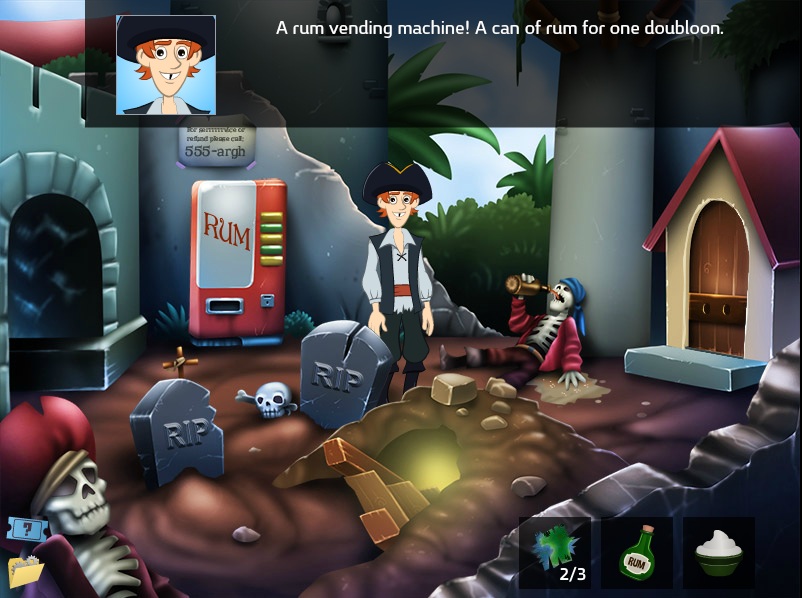Screen dimensions: 802x598
Task: Open the blue question-mark hint ticket
Action: tap(22, 530)
